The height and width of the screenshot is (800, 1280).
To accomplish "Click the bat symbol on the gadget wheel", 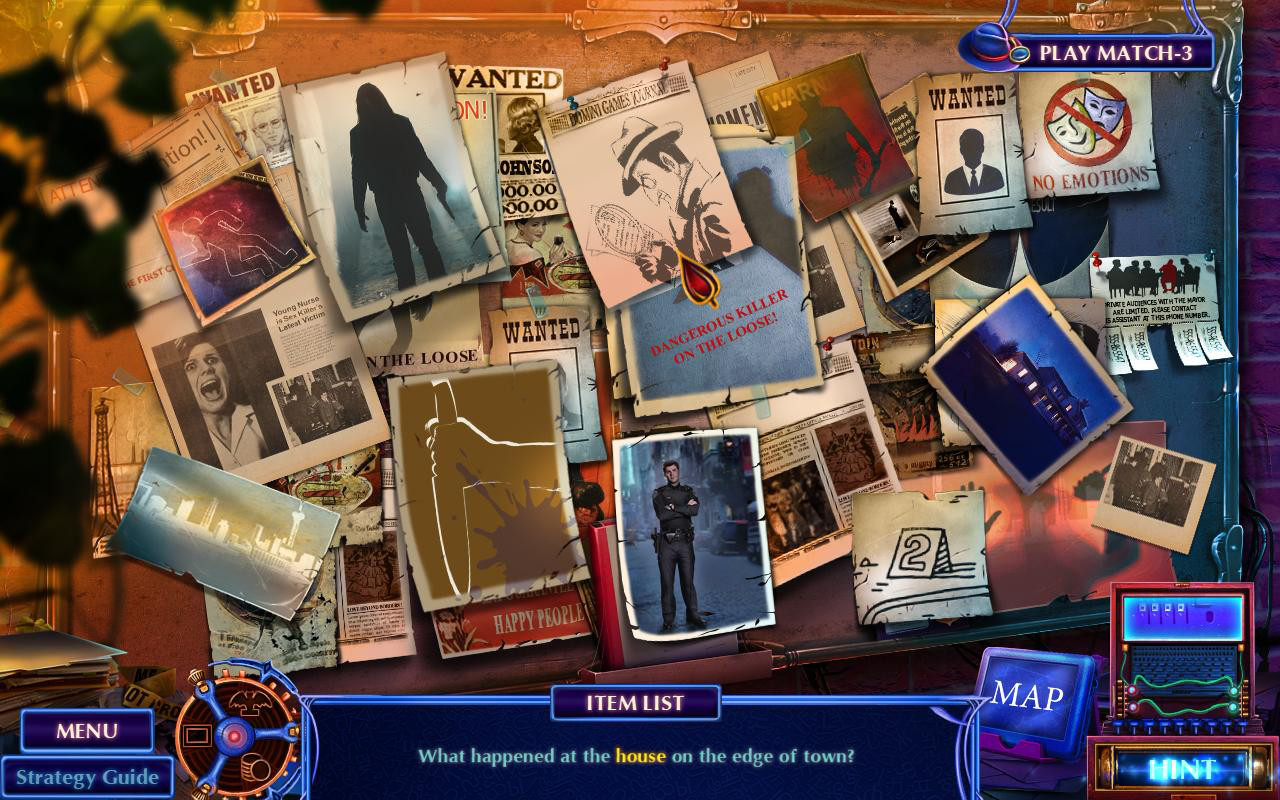I will click(x=250, y=701).
